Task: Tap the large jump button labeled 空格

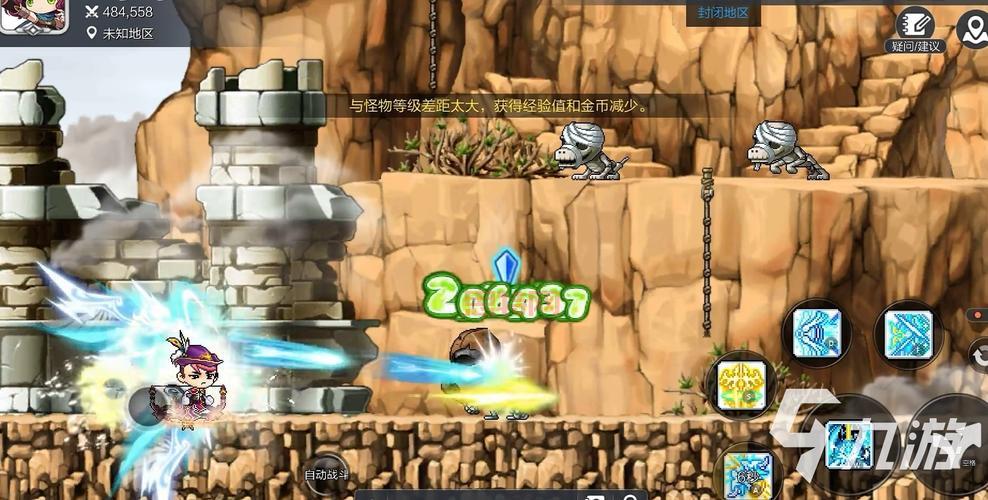Action: pos(952,440)
